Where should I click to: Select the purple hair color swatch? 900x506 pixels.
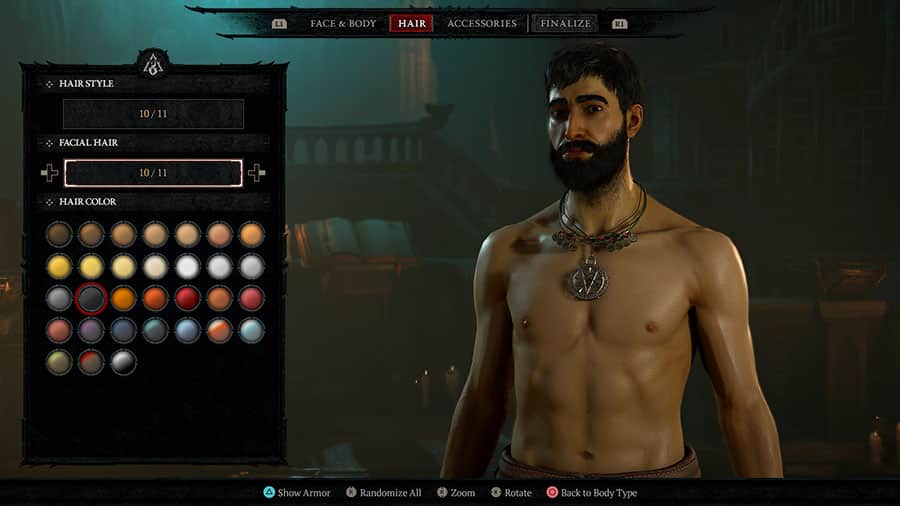(91, 330)
